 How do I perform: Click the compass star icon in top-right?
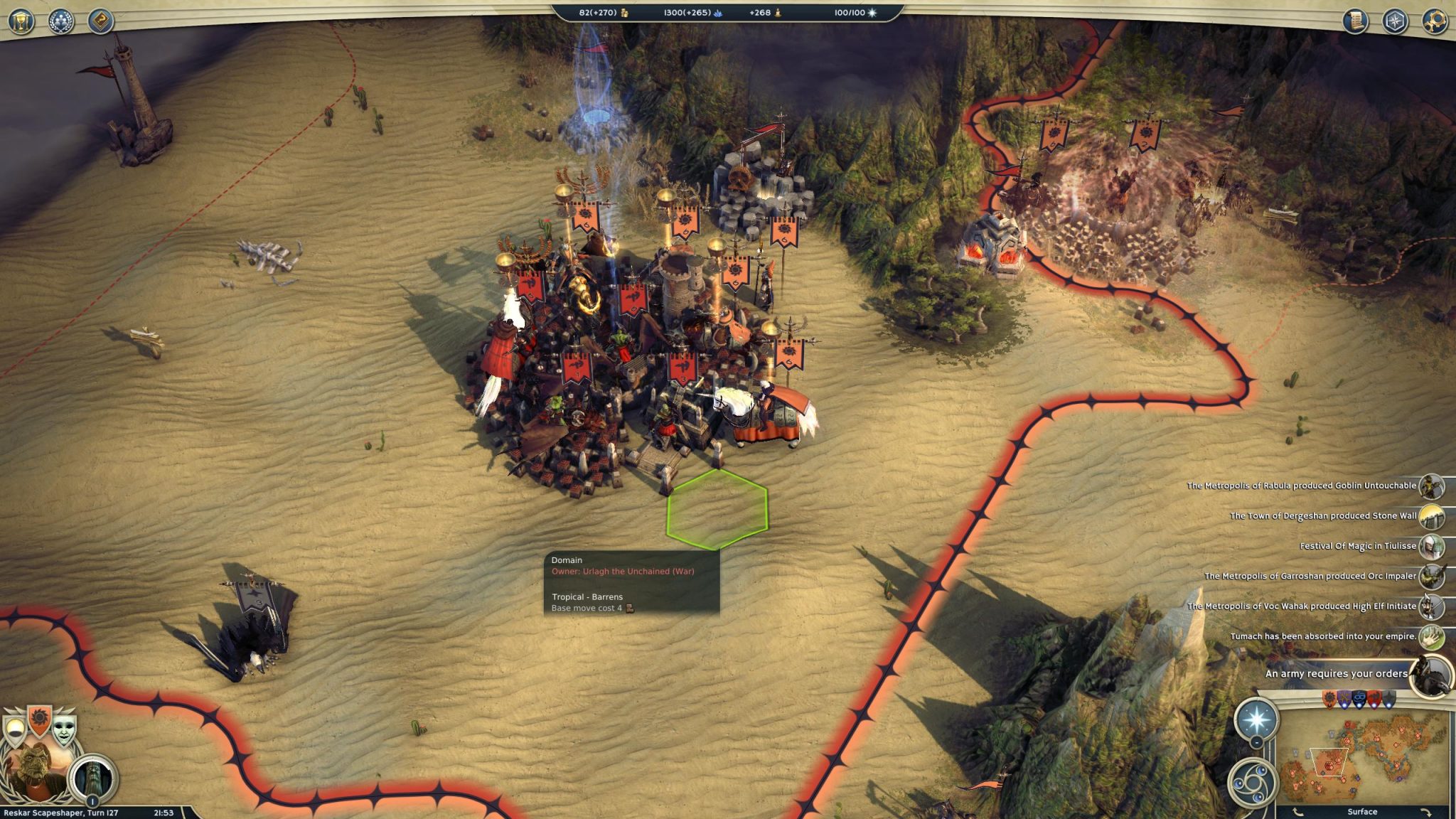1395,21
